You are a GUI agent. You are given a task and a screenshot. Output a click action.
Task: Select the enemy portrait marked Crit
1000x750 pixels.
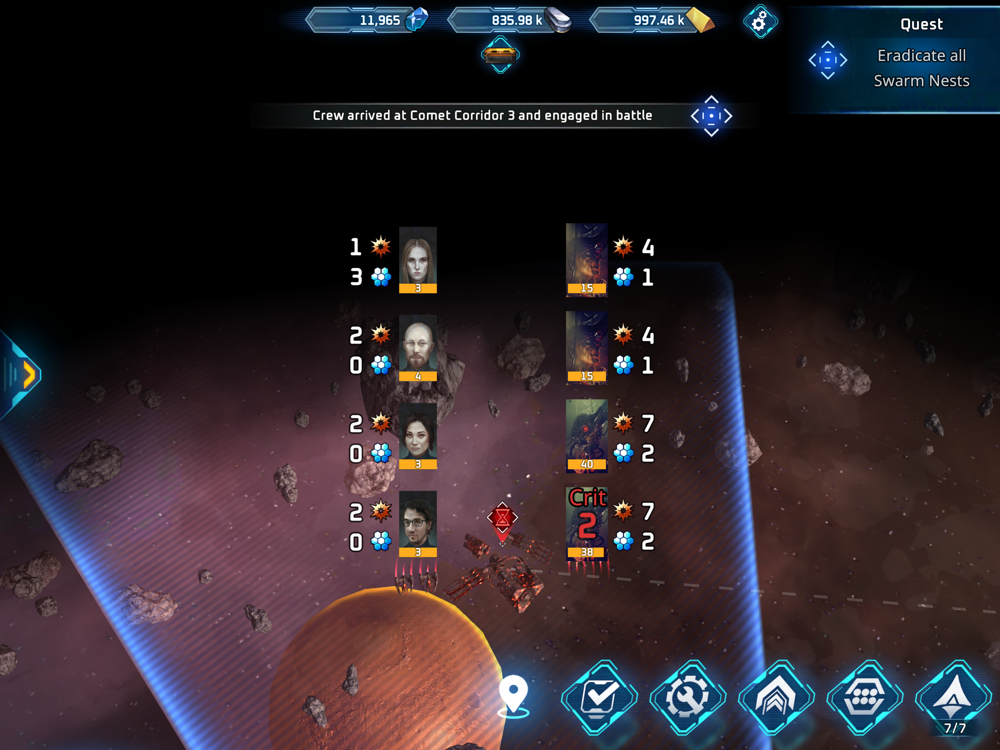click(587, 522)
